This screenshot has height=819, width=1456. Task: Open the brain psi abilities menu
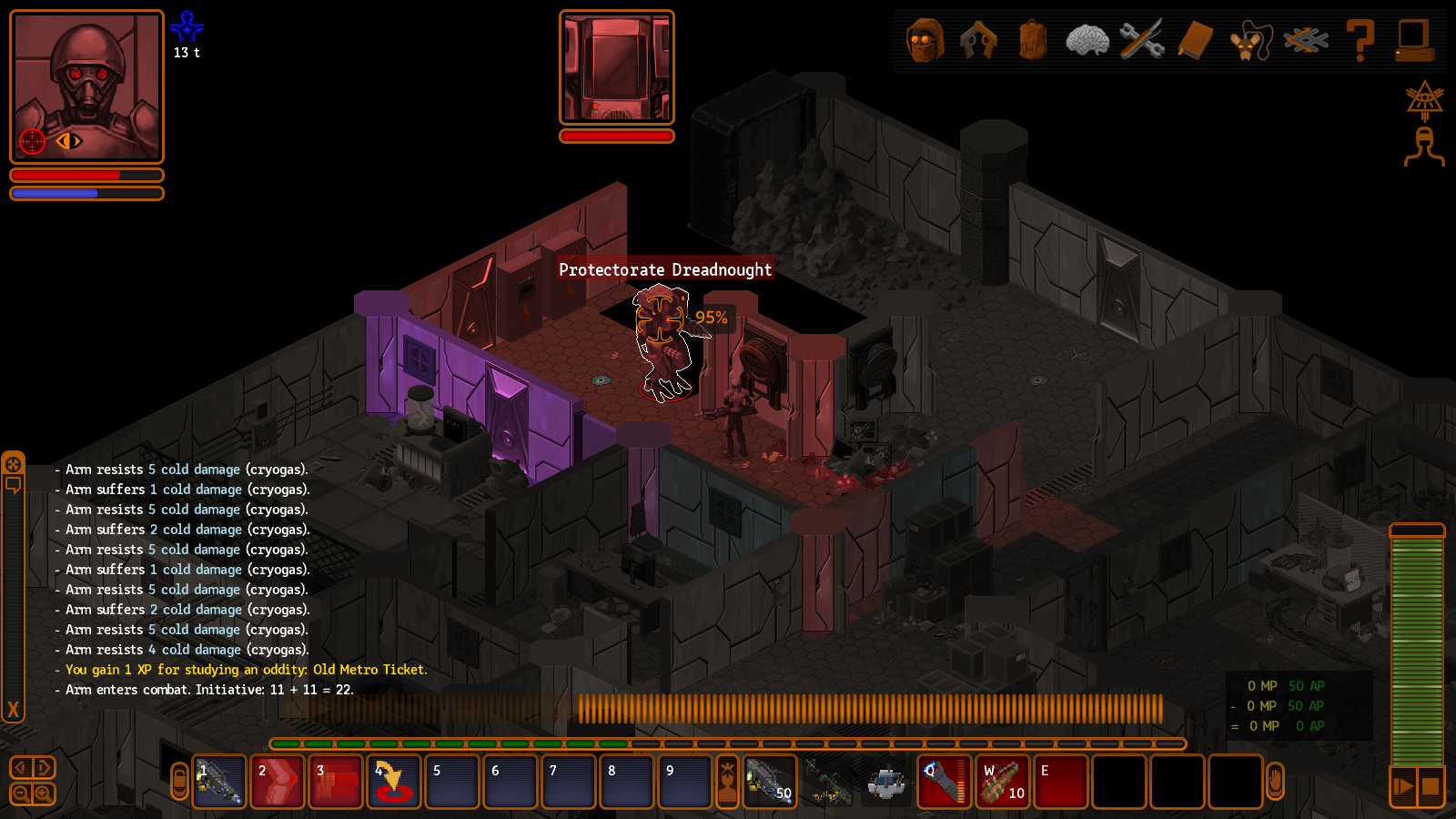(x=1087, y=40)
